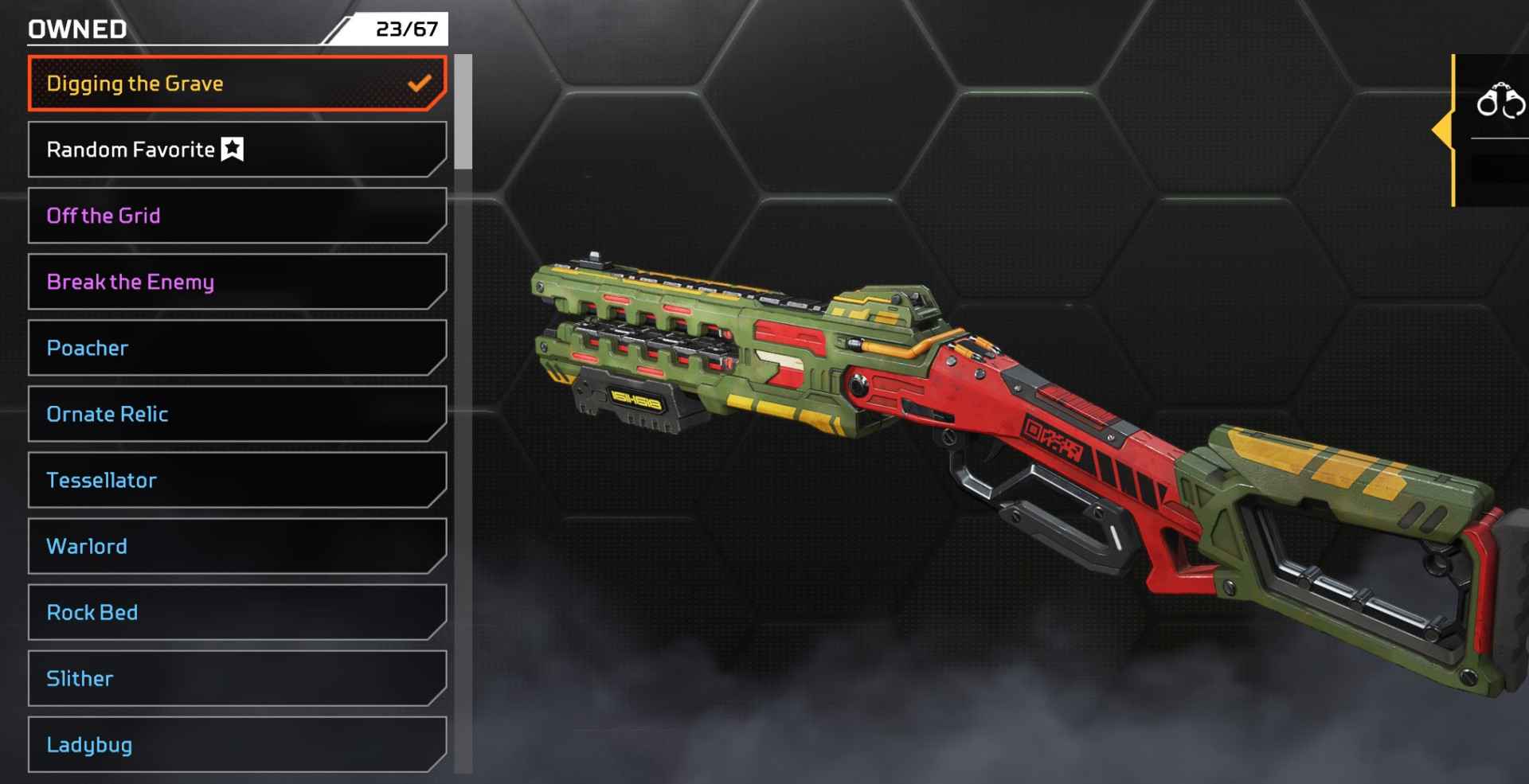The width and height of the screenshot is (1529, 784).
Task: Click the checkmark on Digging the Grave
Action: [x=420, y=82]
